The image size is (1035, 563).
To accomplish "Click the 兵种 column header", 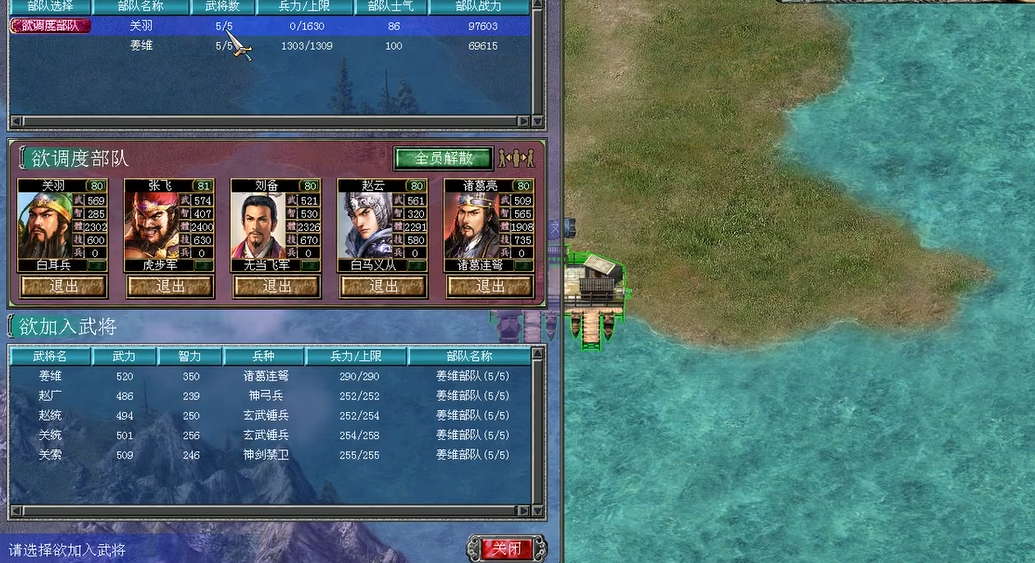I will click(x=265, y=356).
